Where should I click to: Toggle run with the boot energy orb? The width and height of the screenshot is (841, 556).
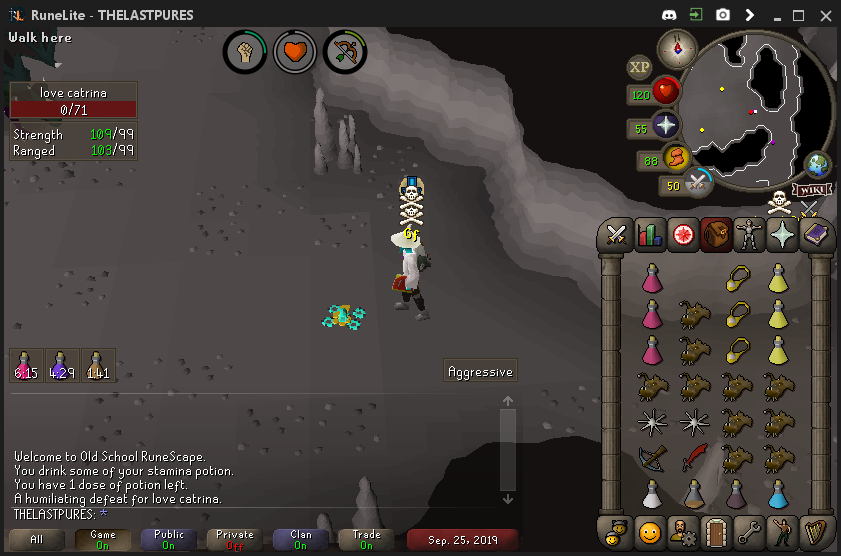click(677, 158)
